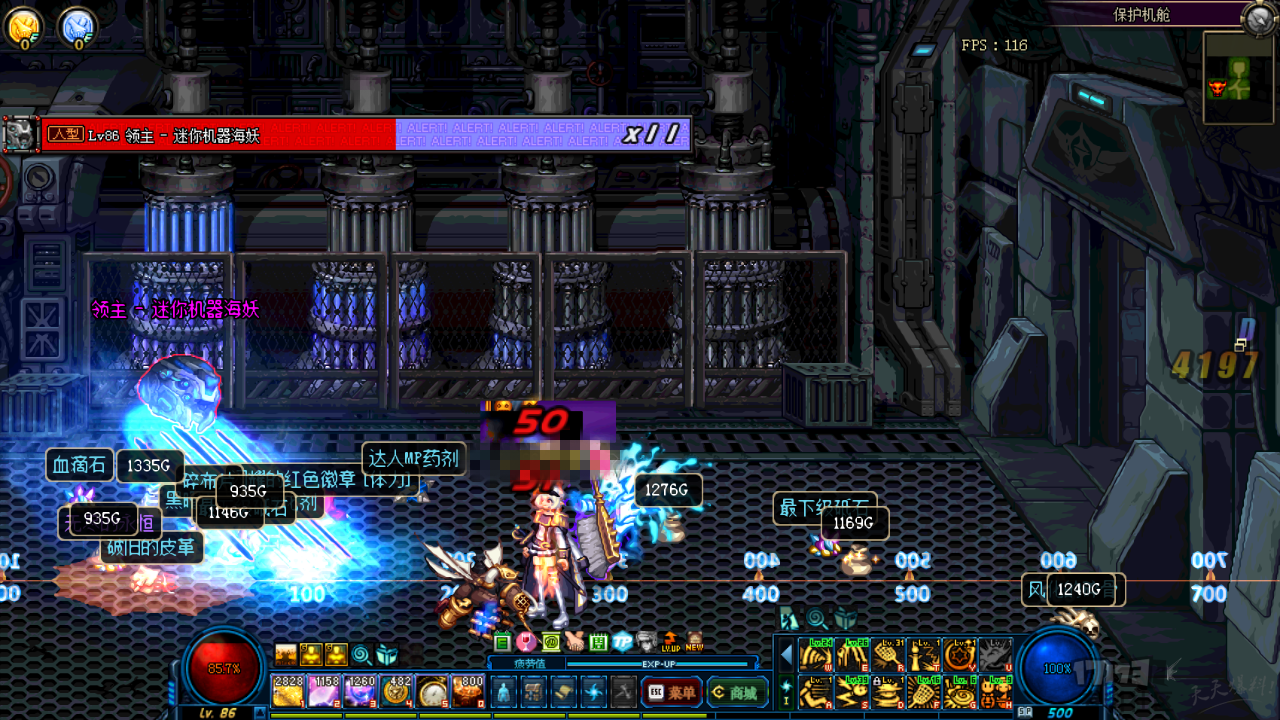Screen dimensions: 1280x720
Task: Open the LV.UP arrow icon
Action: (670, 642)
